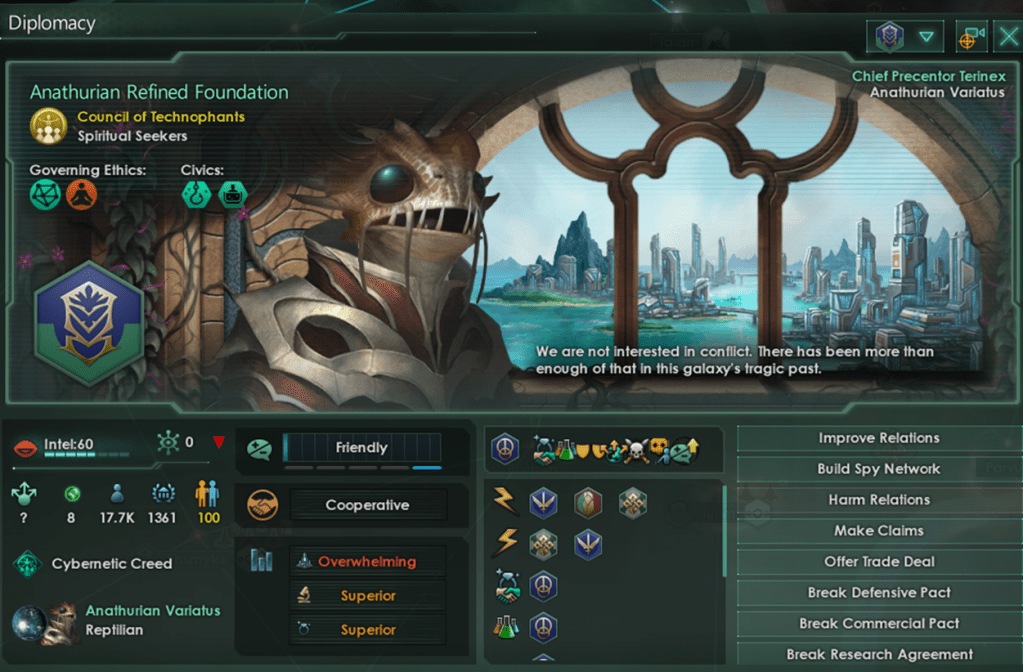Click the Friendly attitude indicator
The width and height of the screenshot is (1023, 672).
click(x=361, y=448)
